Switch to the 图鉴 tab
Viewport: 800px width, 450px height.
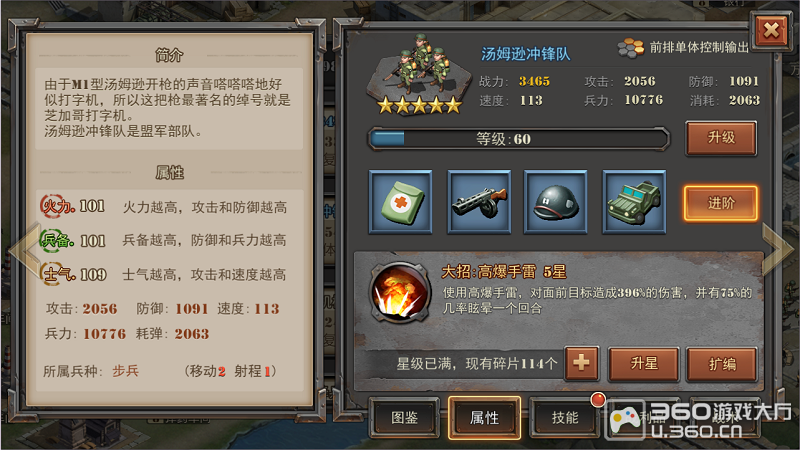tap(404, 417)
